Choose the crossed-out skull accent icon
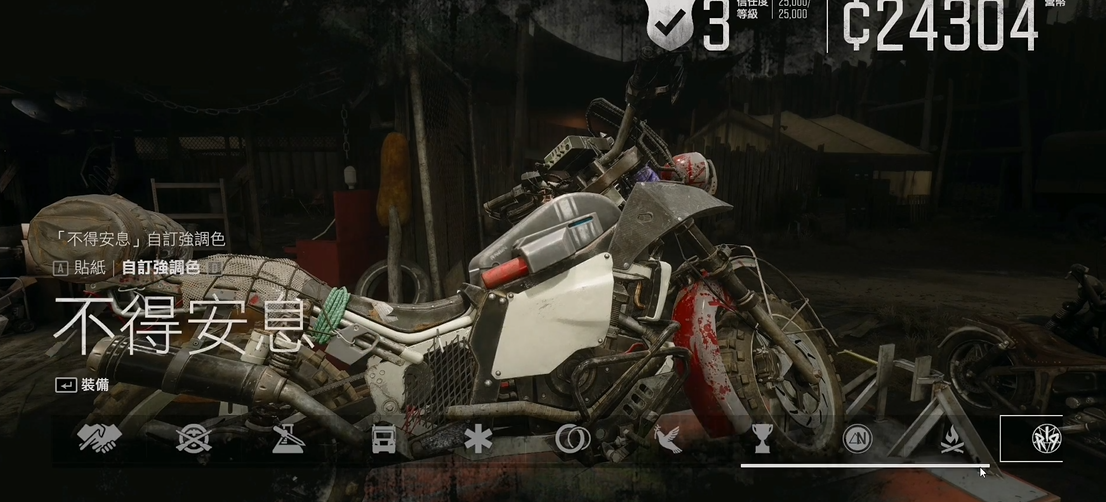The height and width of the screenshot is (502, 1106). (x=193, y=439)
